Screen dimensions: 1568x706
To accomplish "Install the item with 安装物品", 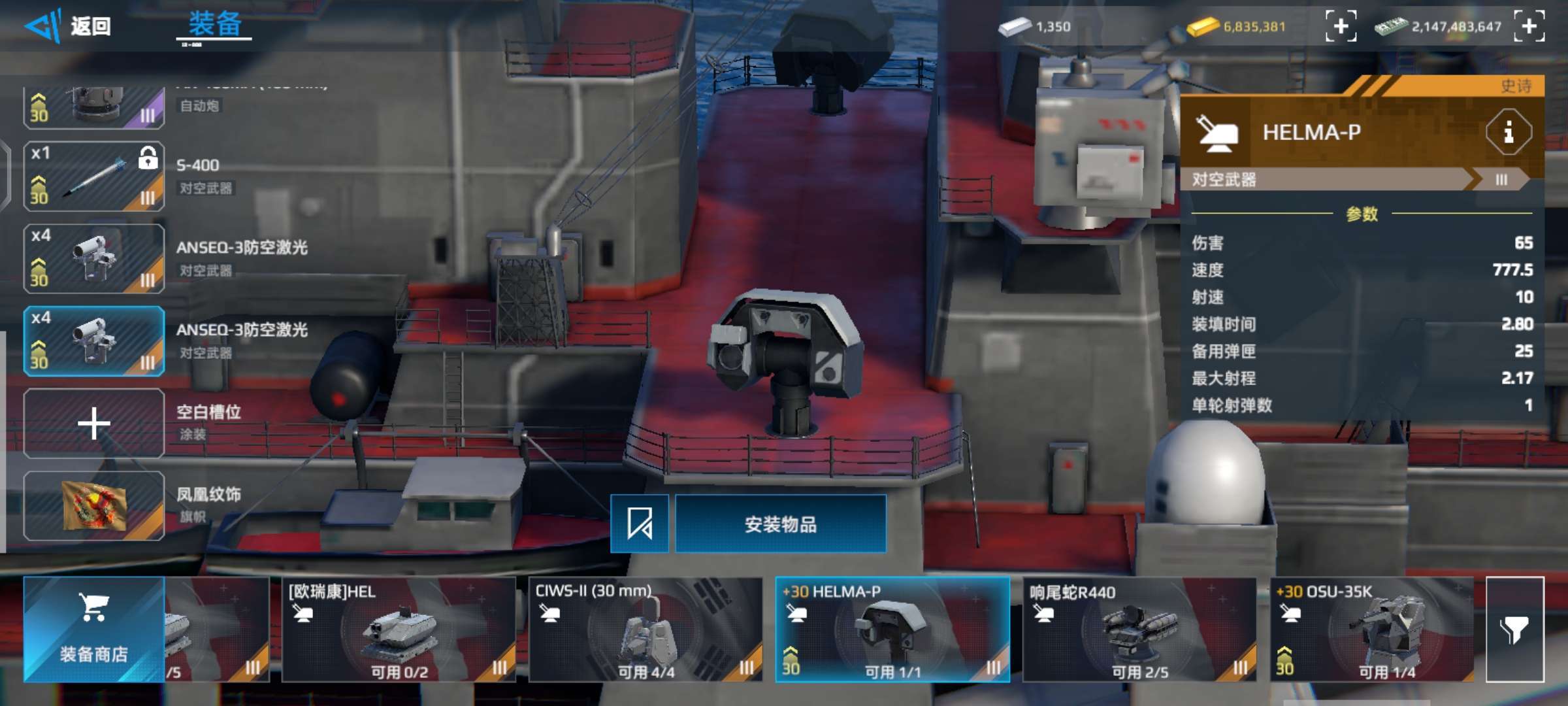I will 780,524.
